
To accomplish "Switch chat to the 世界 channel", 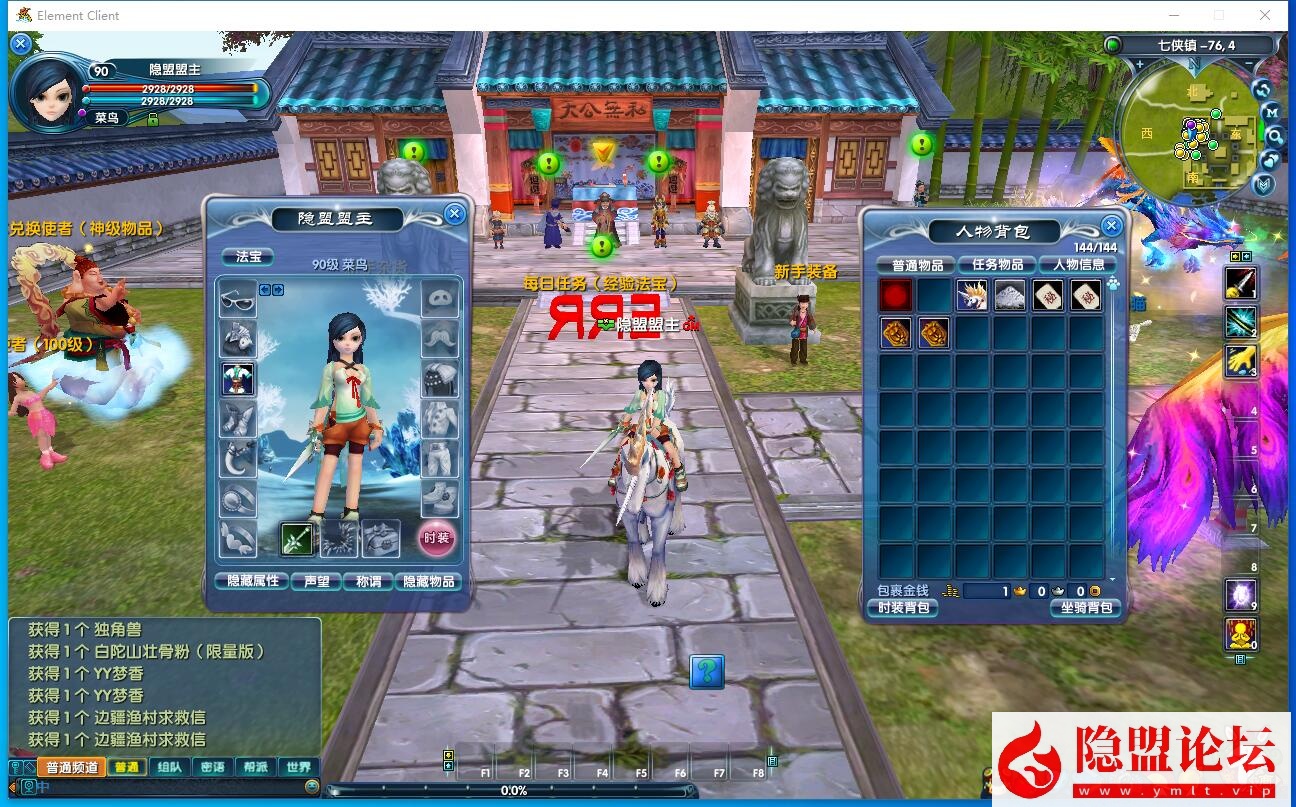I will pos(298,767).
